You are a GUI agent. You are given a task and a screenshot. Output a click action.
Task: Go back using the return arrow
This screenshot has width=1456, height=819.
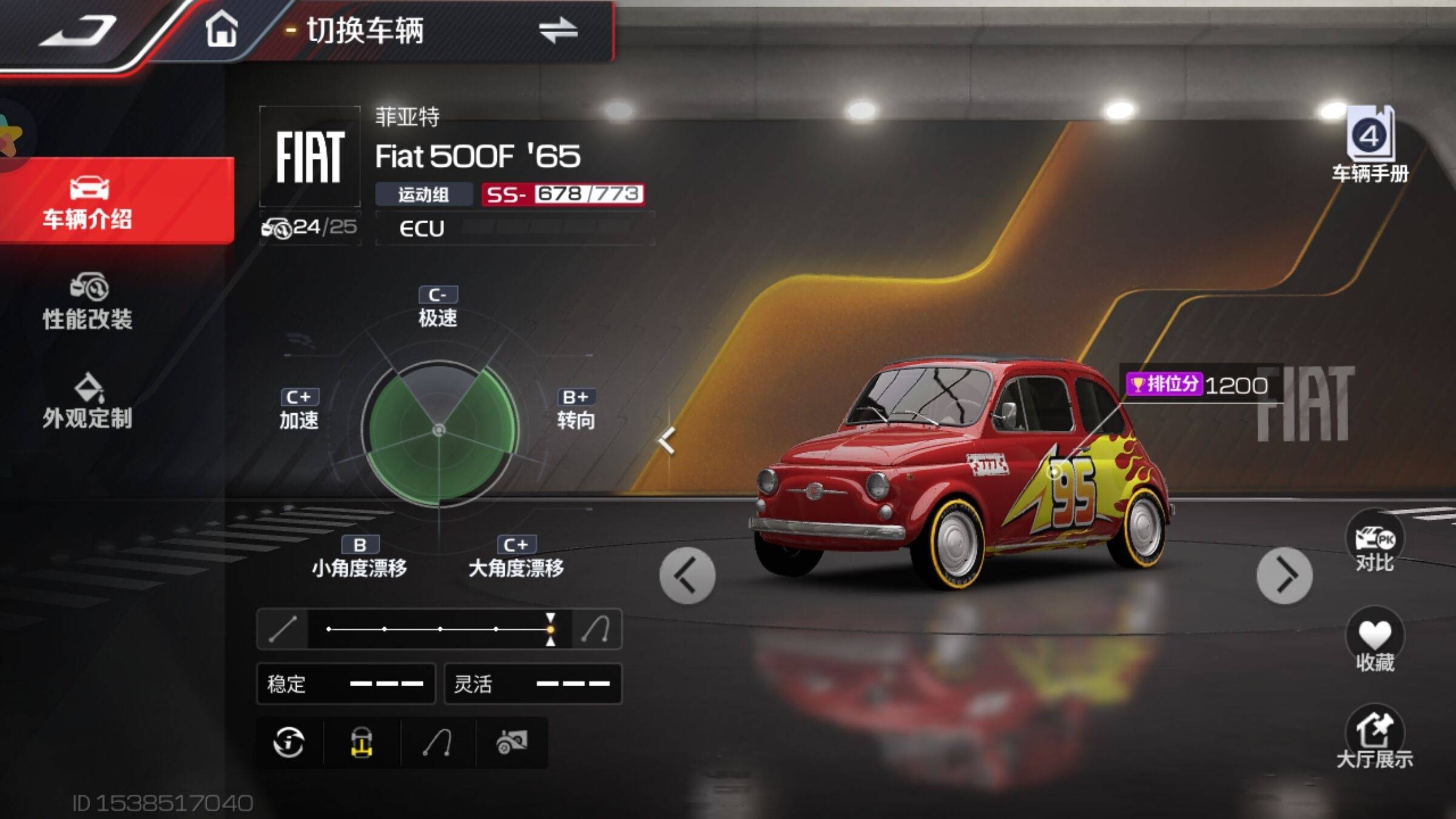78,30
